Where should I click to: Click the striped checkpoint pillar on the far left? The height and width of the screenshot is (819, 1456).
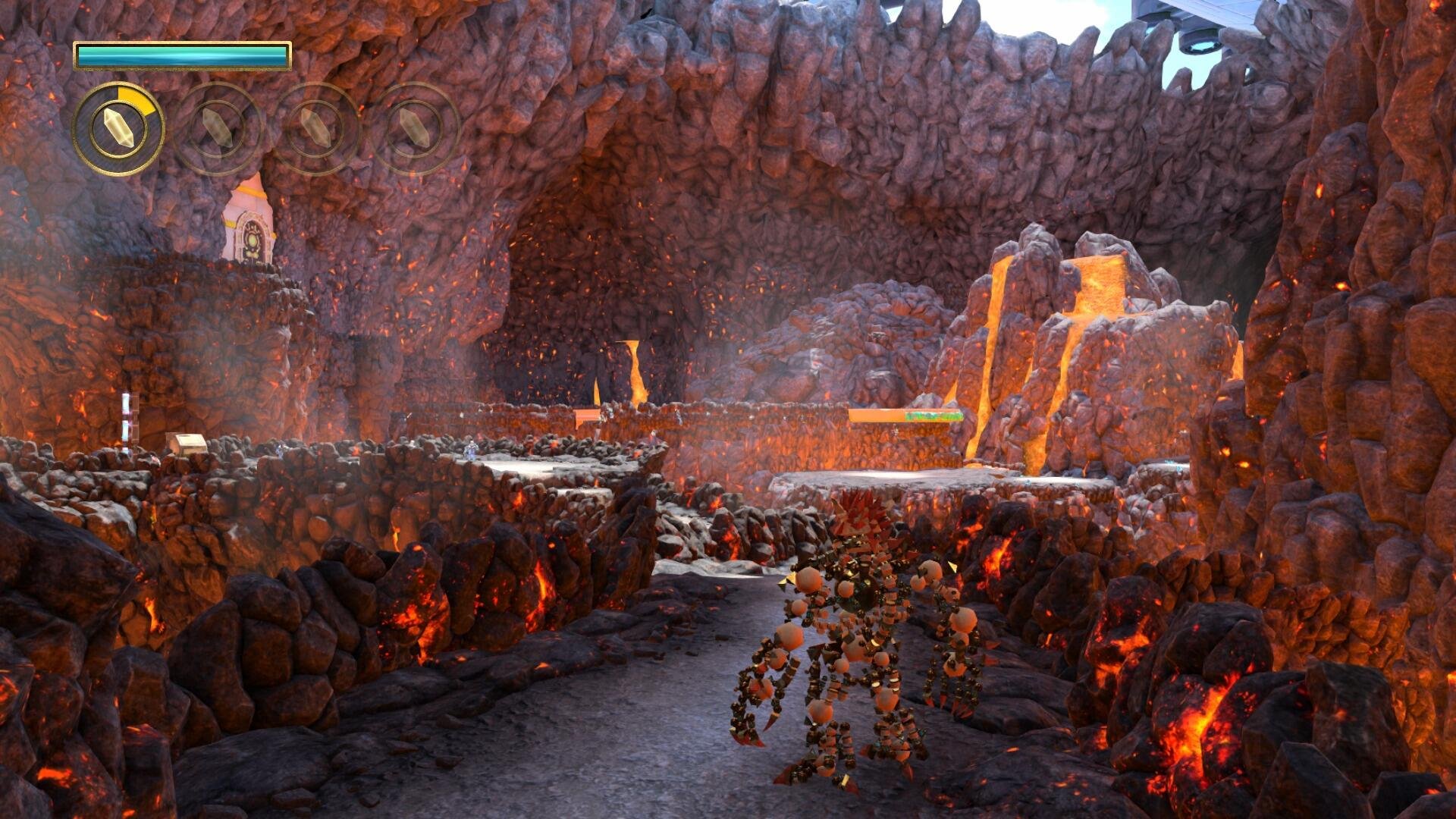coord(127,421)
